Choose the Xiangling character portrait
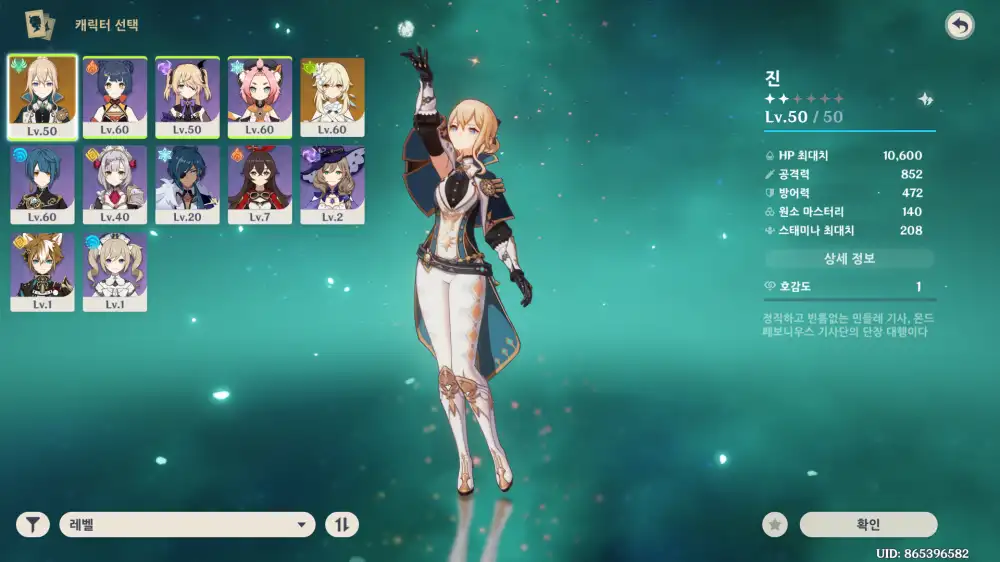1000x562 pixels. 115,97
